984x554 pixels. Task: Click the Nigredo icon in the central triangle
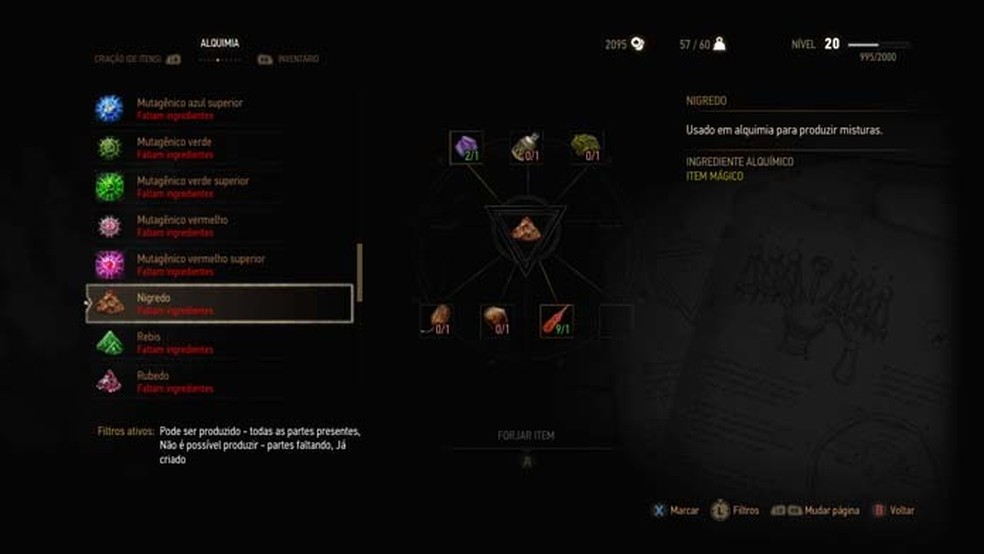tap(525, 229)
